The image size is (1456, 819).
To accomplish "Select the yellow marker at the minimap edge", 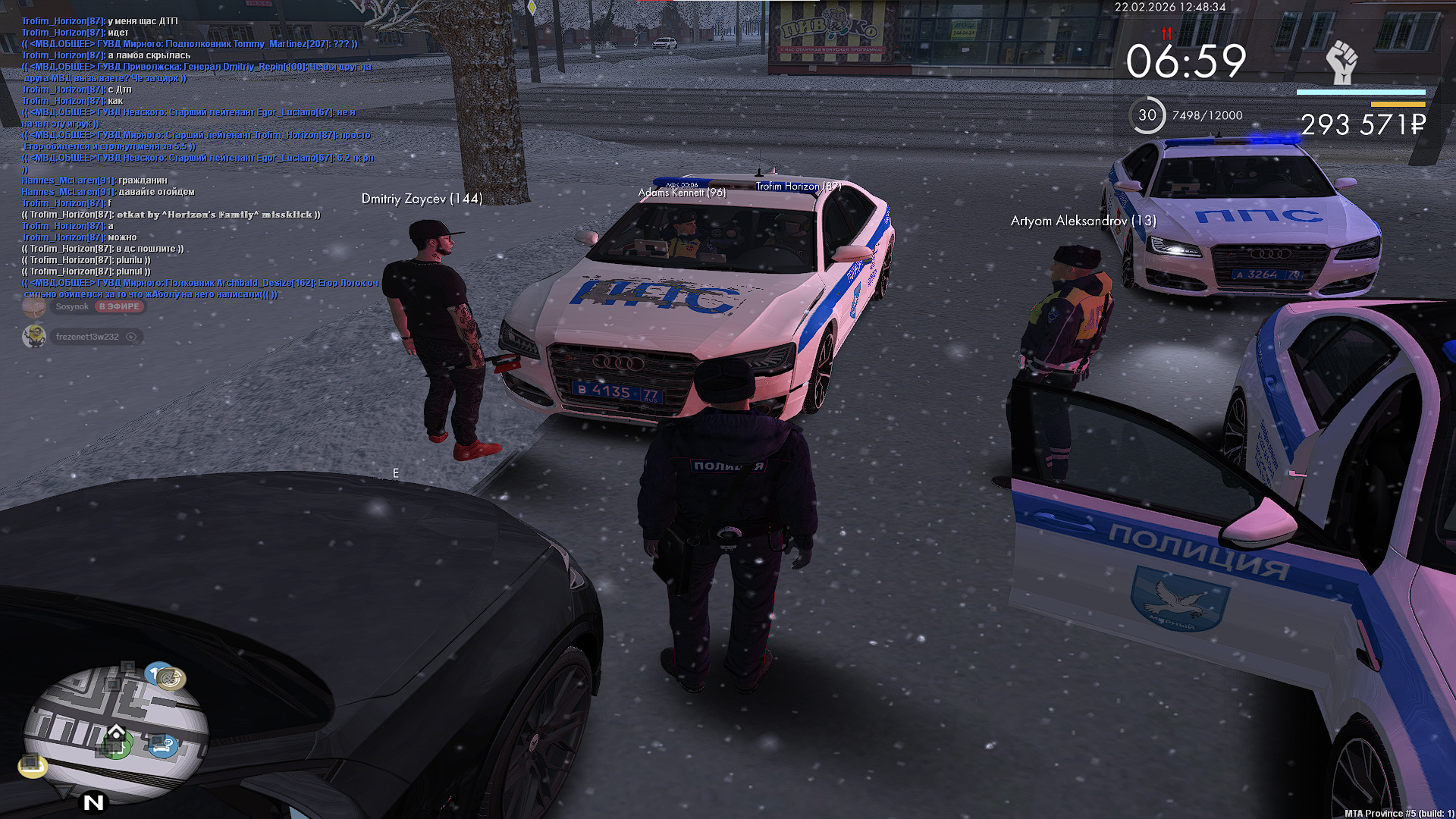I will pos(33,765).
